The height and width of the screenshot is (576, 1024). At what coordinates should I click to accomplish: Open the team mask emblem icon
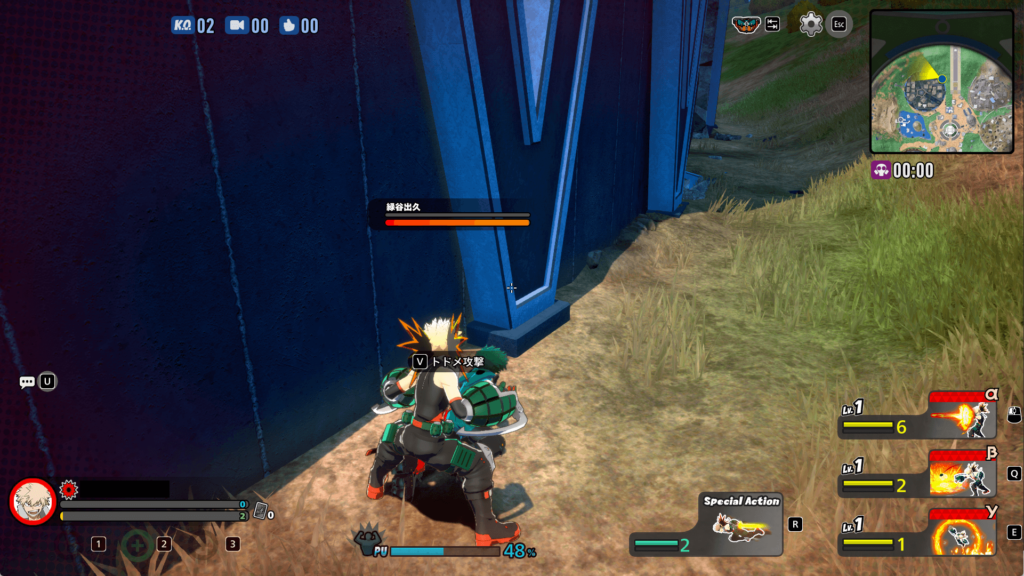click(x=745, y=24)
